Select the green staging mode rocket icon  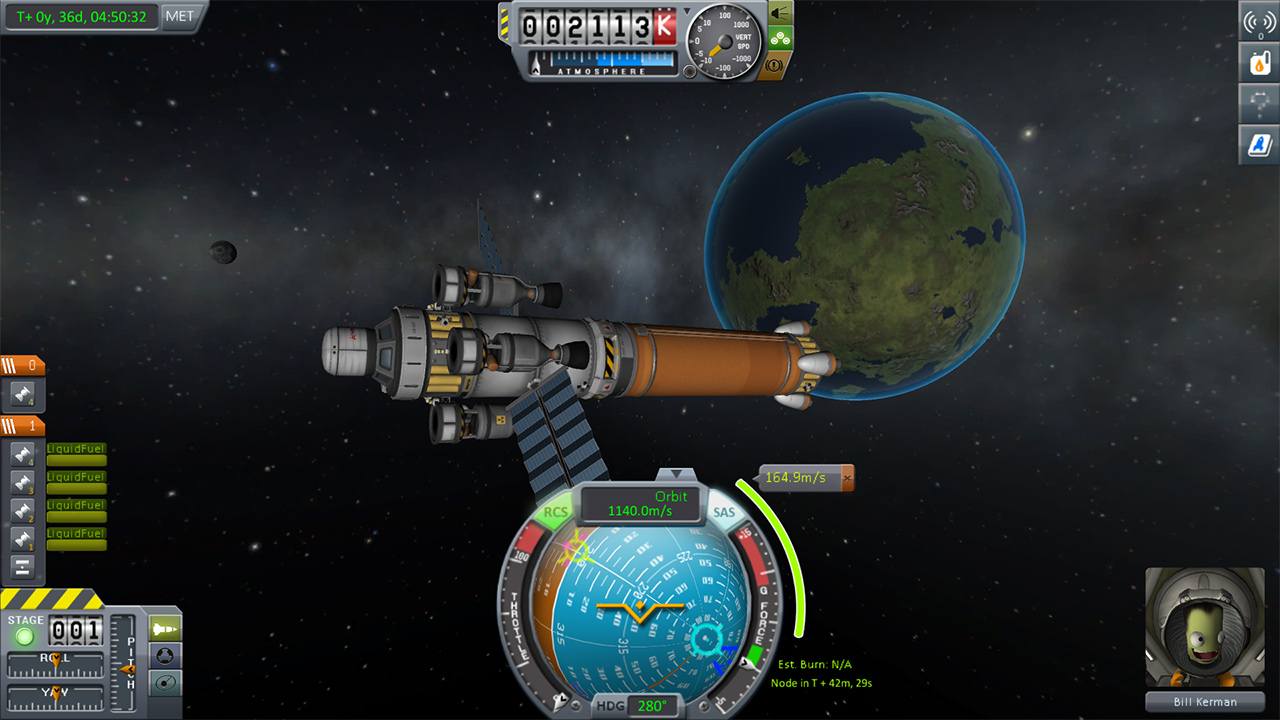click(165, 627)
